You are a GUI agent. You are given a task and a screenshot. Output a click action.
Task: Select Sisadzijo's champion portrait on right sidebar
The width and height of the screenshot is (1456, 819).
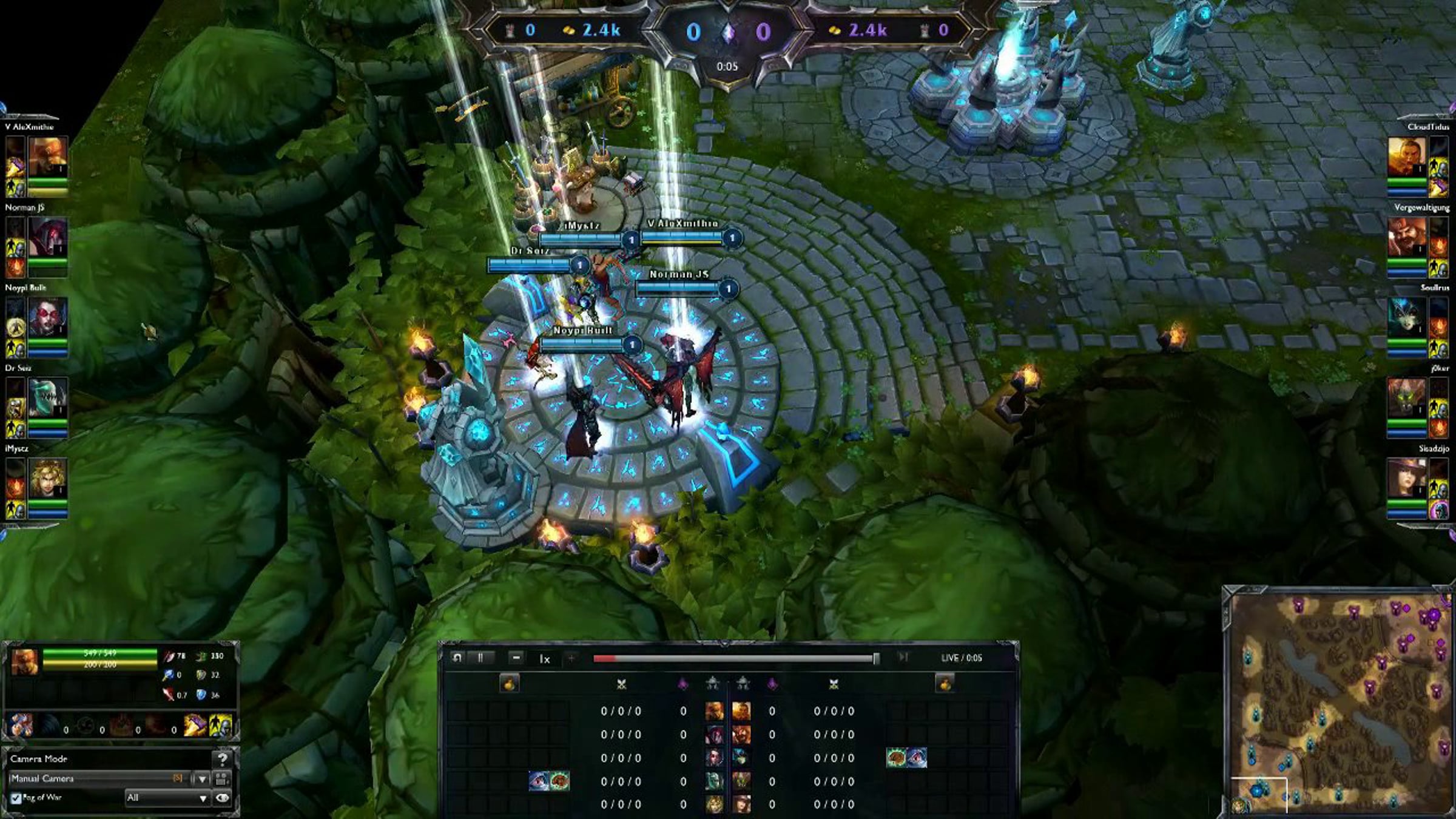pyautogui.click(x=1406, y=478)
